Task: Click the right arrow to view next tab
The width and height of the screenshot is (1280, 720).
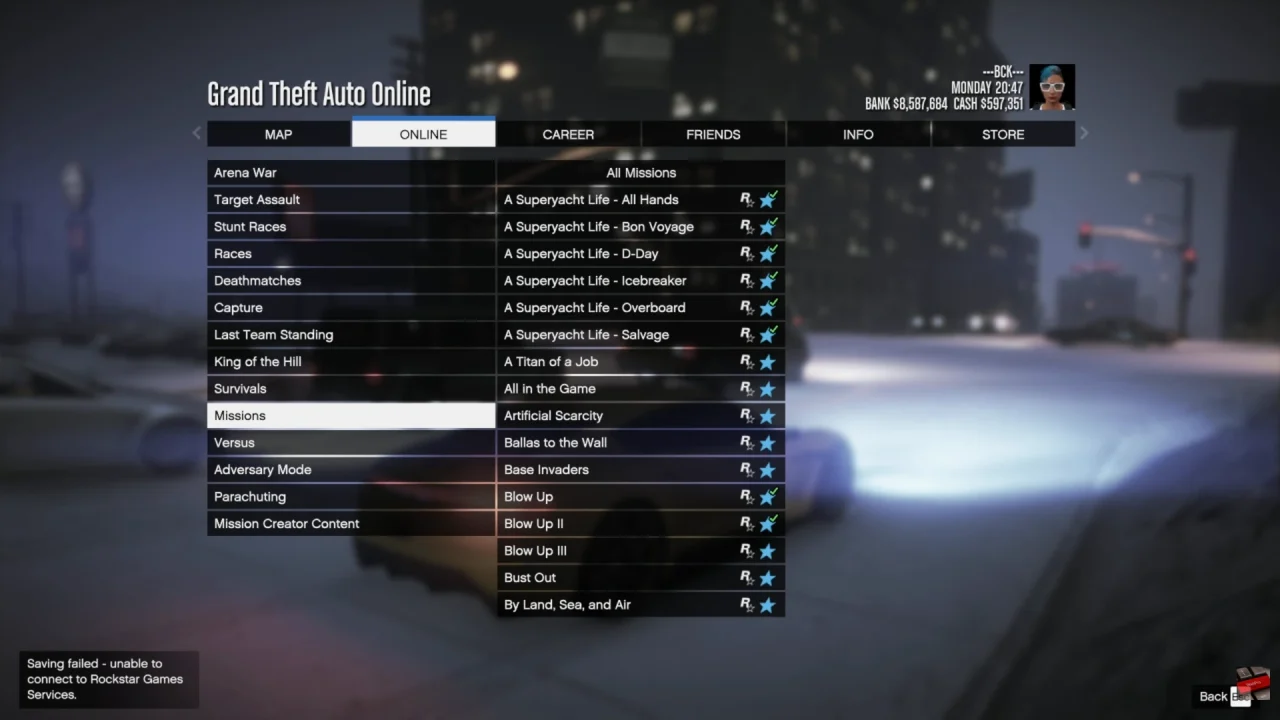Action: pos(1083,133)
